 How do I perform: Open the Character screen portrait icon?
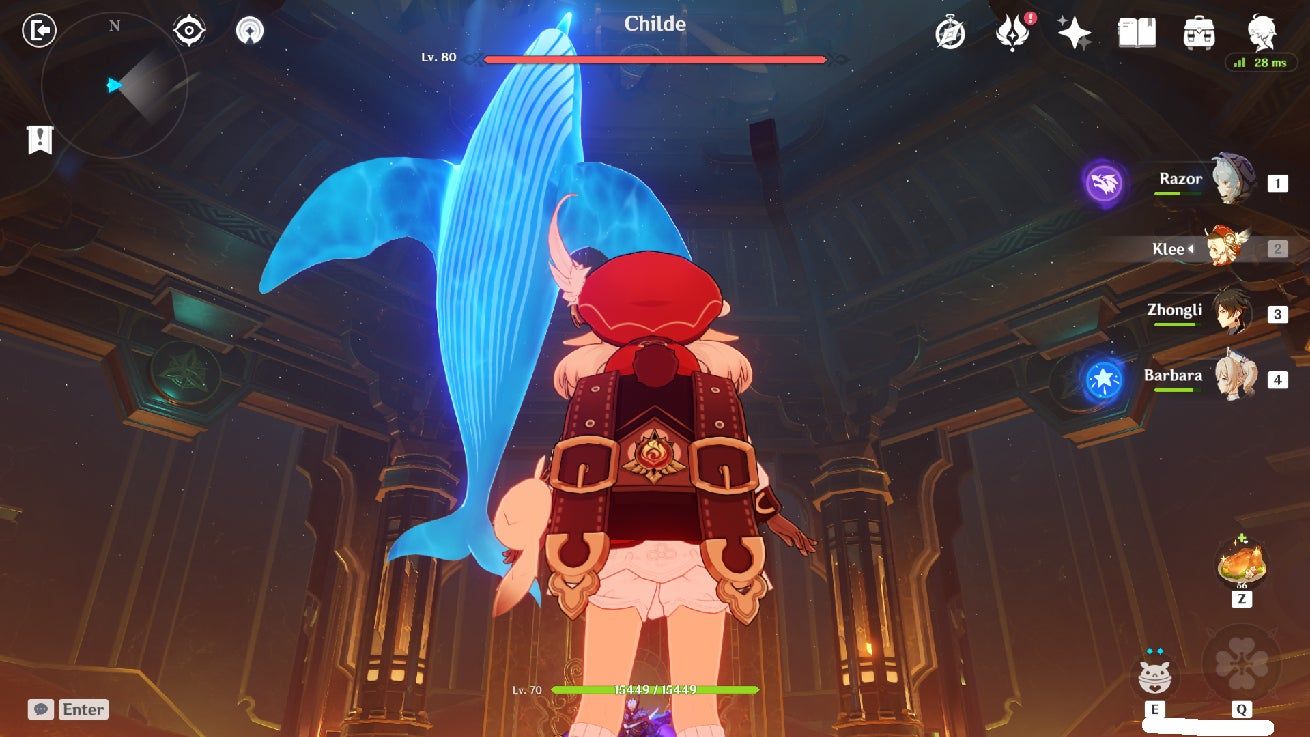(1262, 32)
